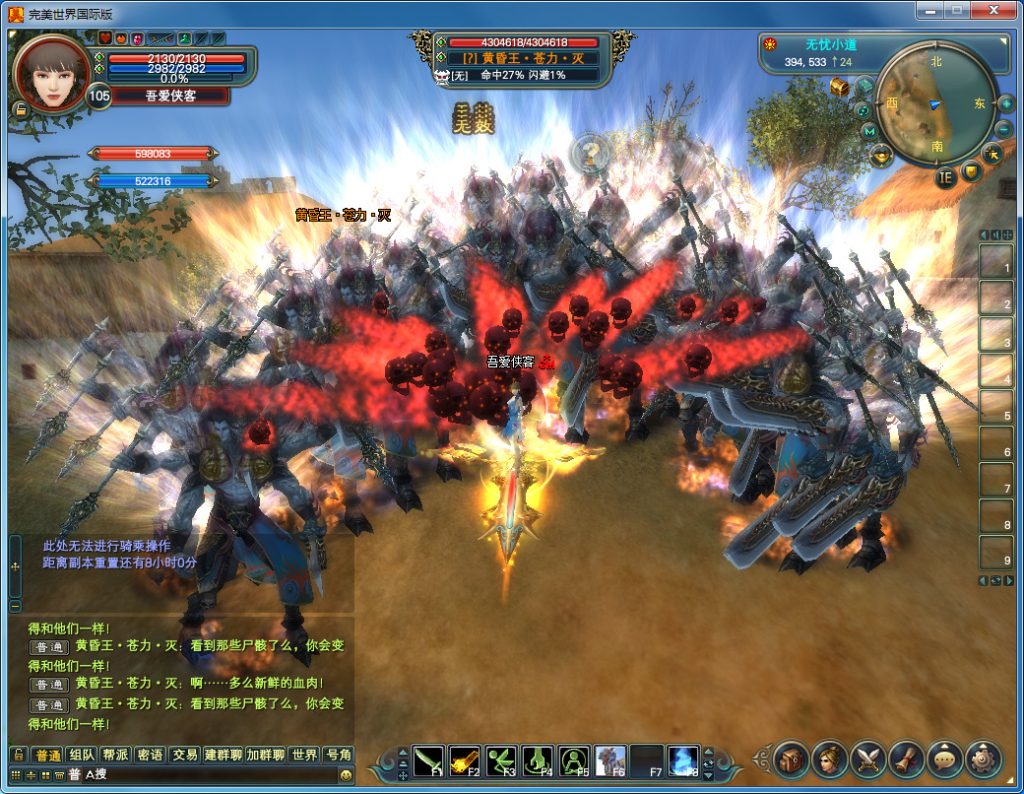This screenshot has width=1024, height=794.
Task: Zoom out the minimap with minus button
Action: (x=1004, y=130)
